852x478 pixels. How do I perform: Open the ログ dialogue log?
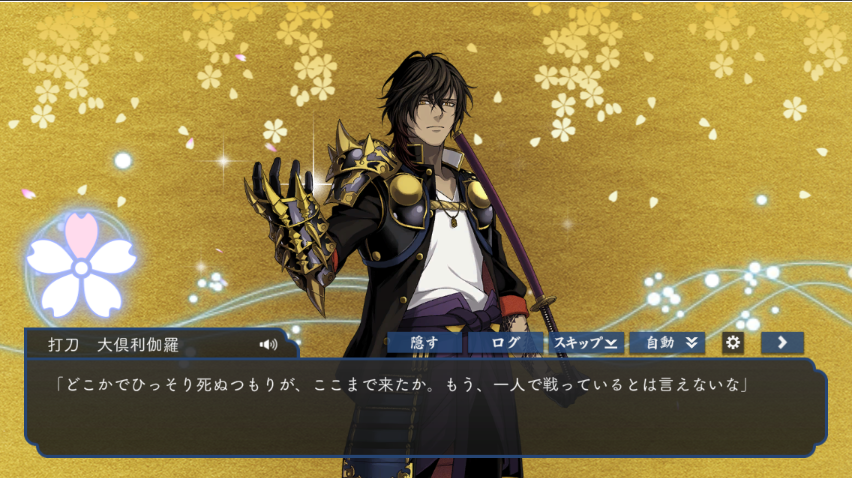(505, 343)
